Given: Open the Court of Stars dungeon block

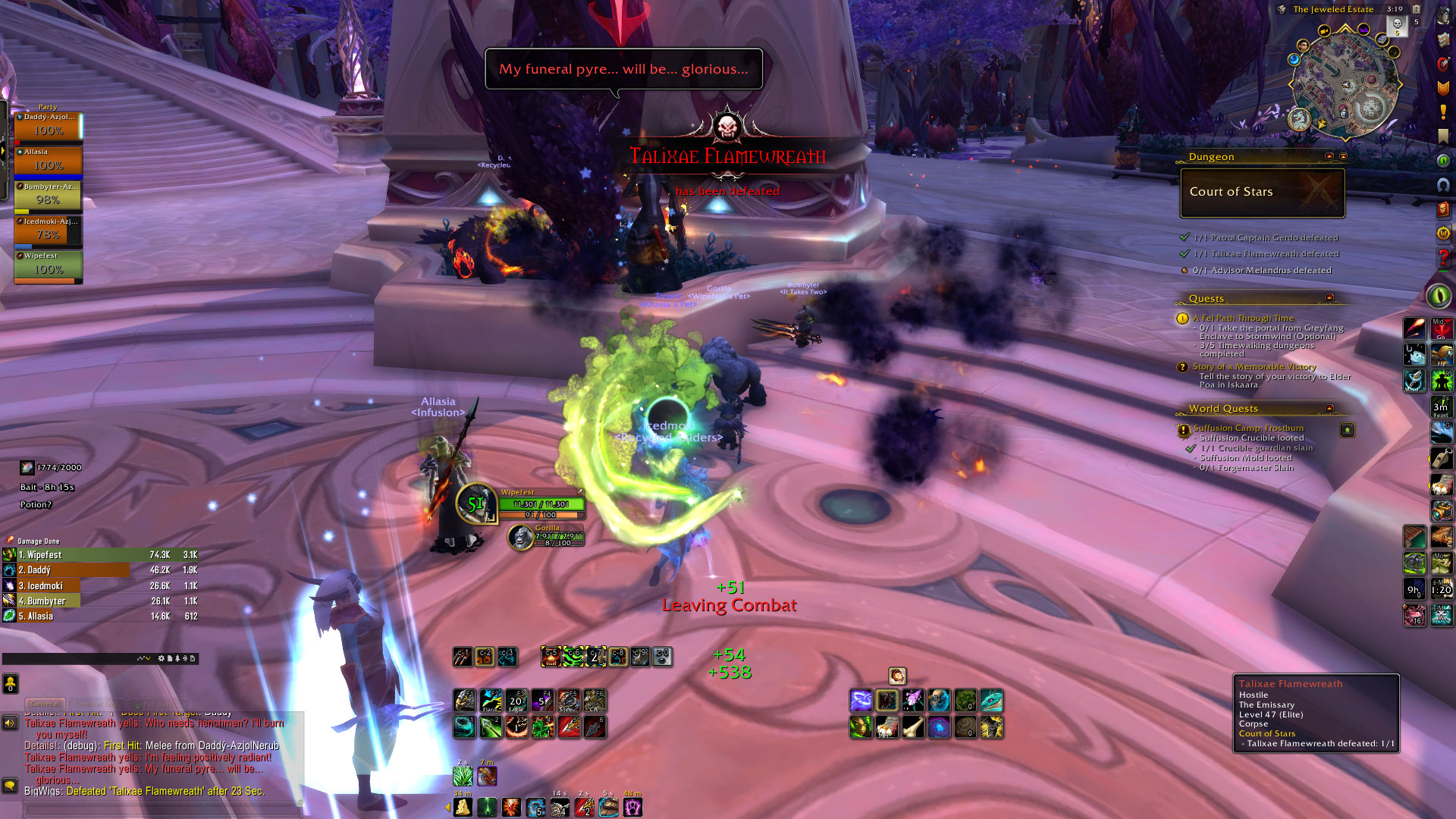Looking at the screenshot, I should [1262, 193].
